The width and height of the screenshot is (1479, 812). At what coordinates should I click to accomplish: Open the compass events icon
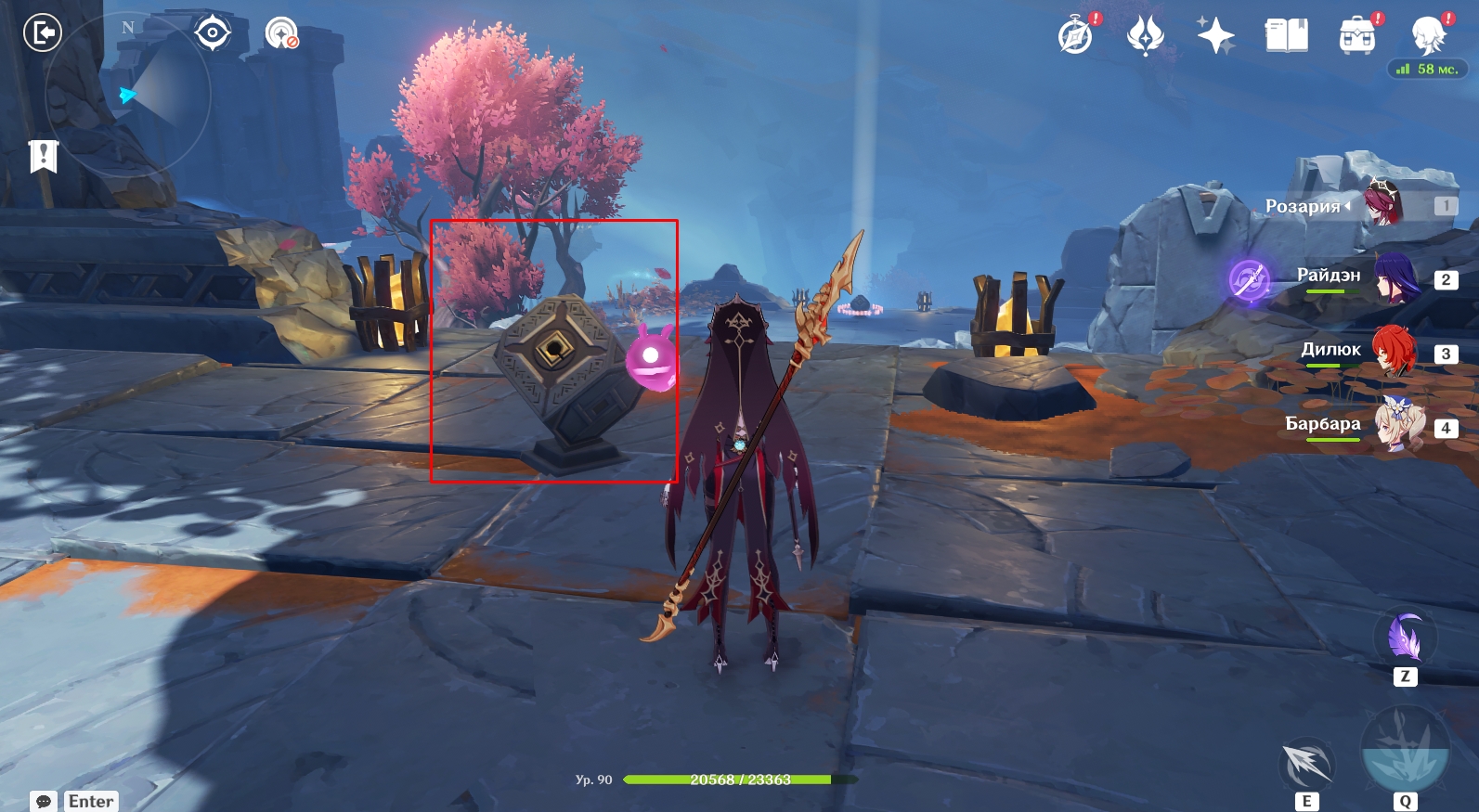coord(1075,36)
